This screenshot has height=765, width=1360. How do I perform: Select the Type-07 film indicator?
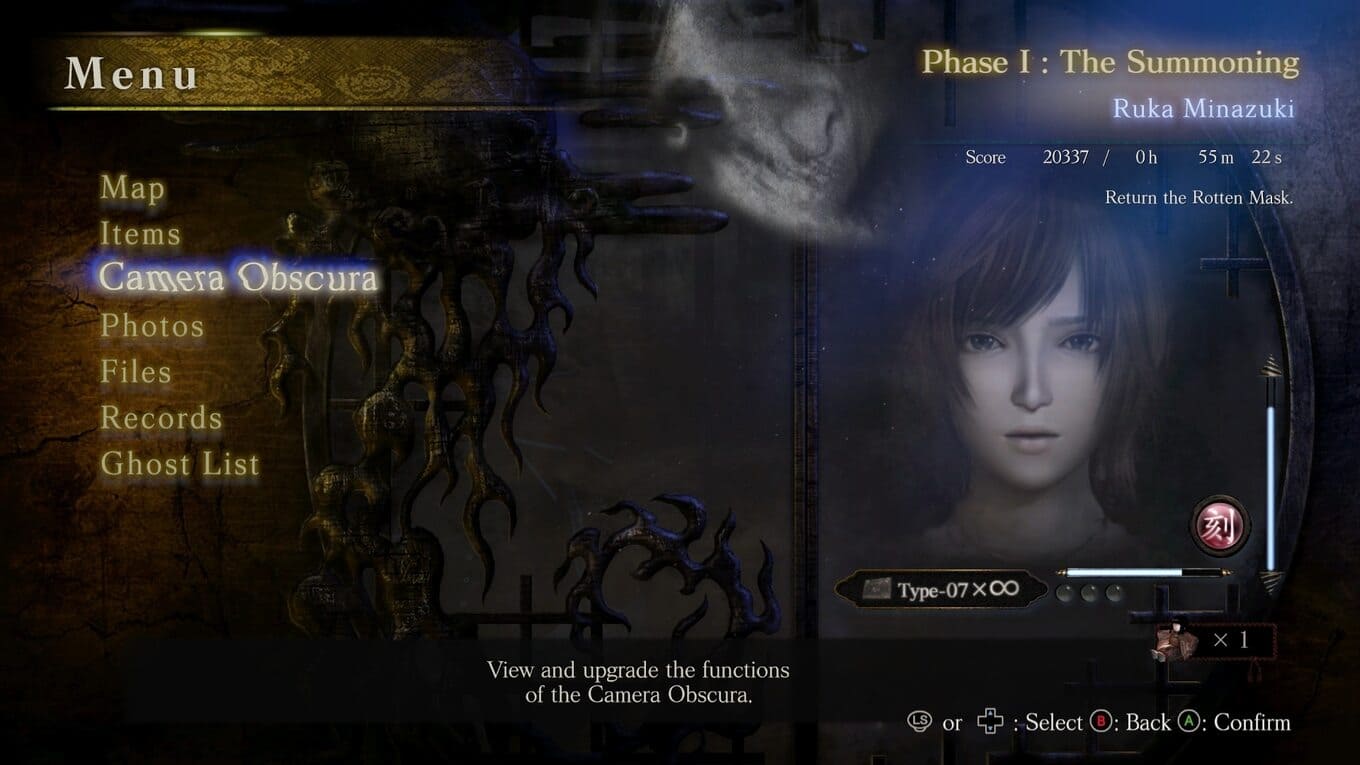(x=941, y=589)
